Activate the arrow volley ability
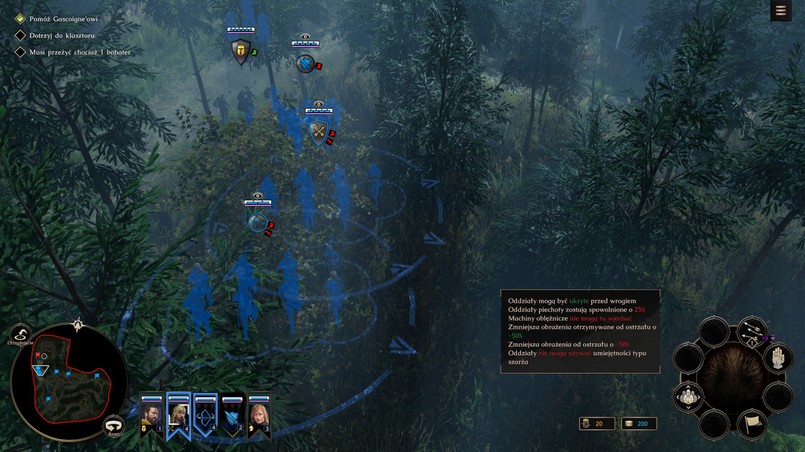Screen dimensions: 805x452 [x=752, y=332]
